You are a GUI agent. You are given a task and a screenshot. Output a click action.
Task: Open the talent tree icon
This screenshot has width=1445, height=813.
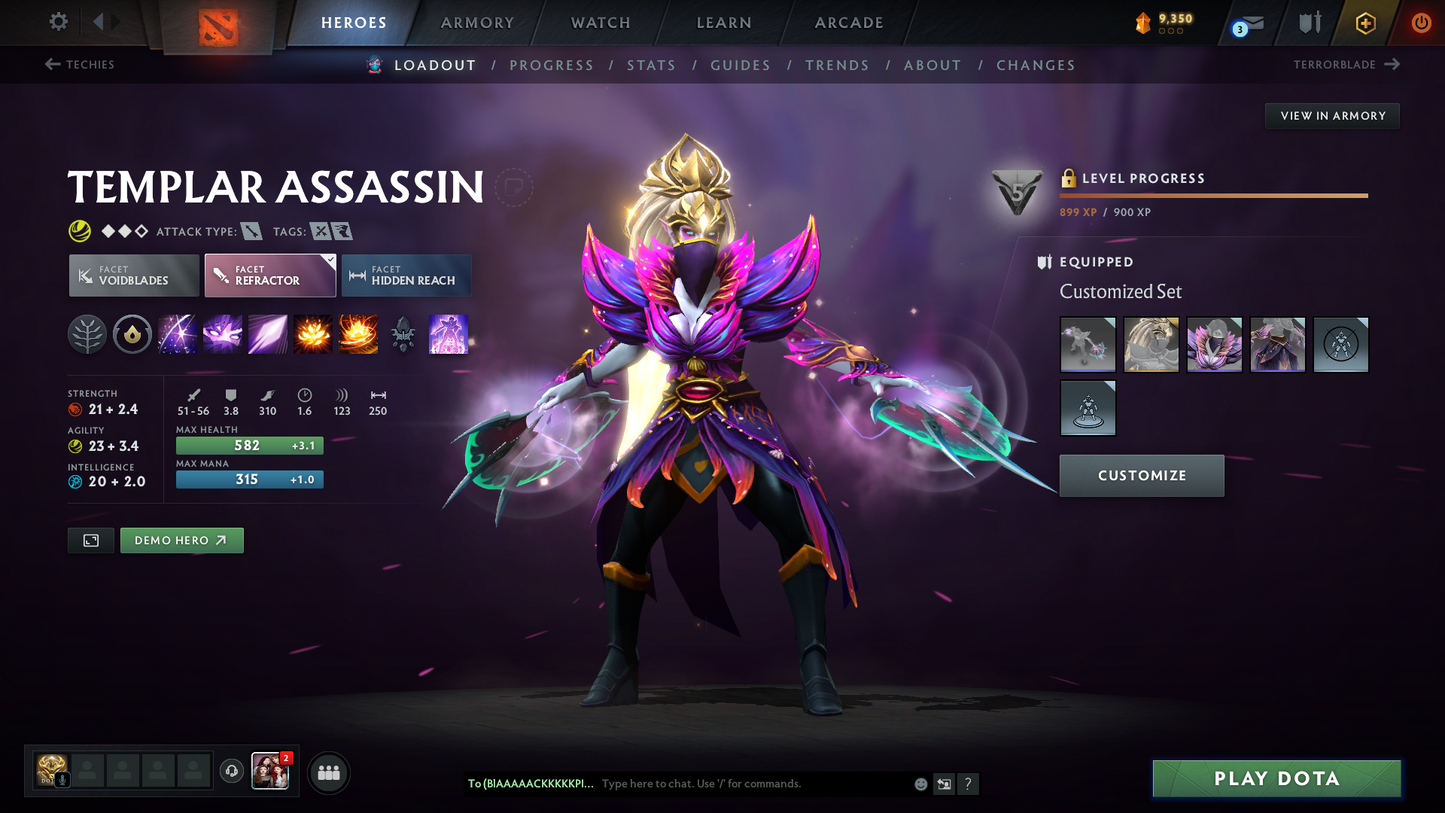point(87,333)
